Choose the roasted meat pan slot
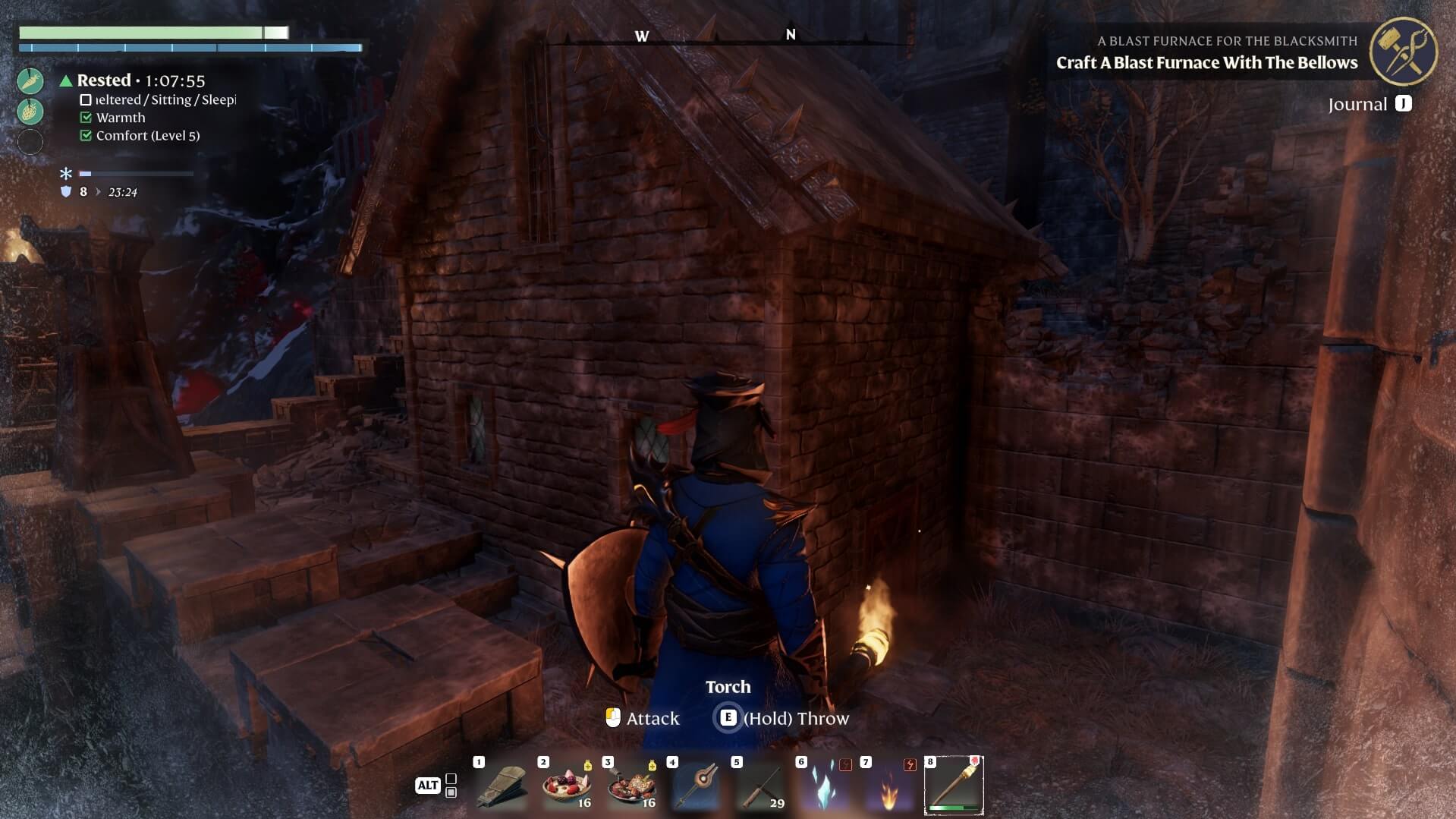This screenshot has height=819, width=1456. (x=631, y=787)
